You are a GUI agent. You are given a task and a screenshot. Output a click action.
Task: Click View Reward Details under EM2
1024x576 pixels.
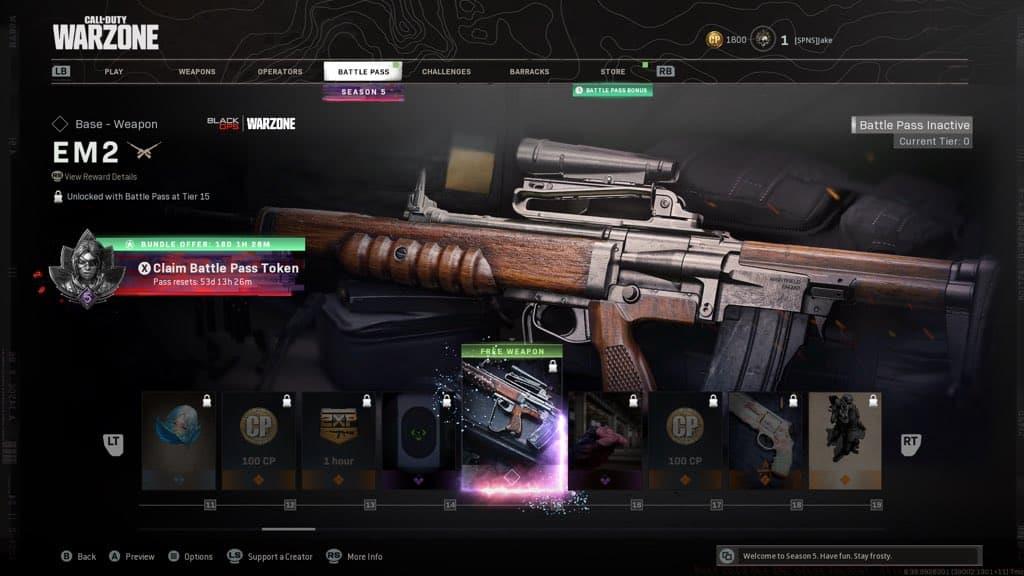(101, 177)
